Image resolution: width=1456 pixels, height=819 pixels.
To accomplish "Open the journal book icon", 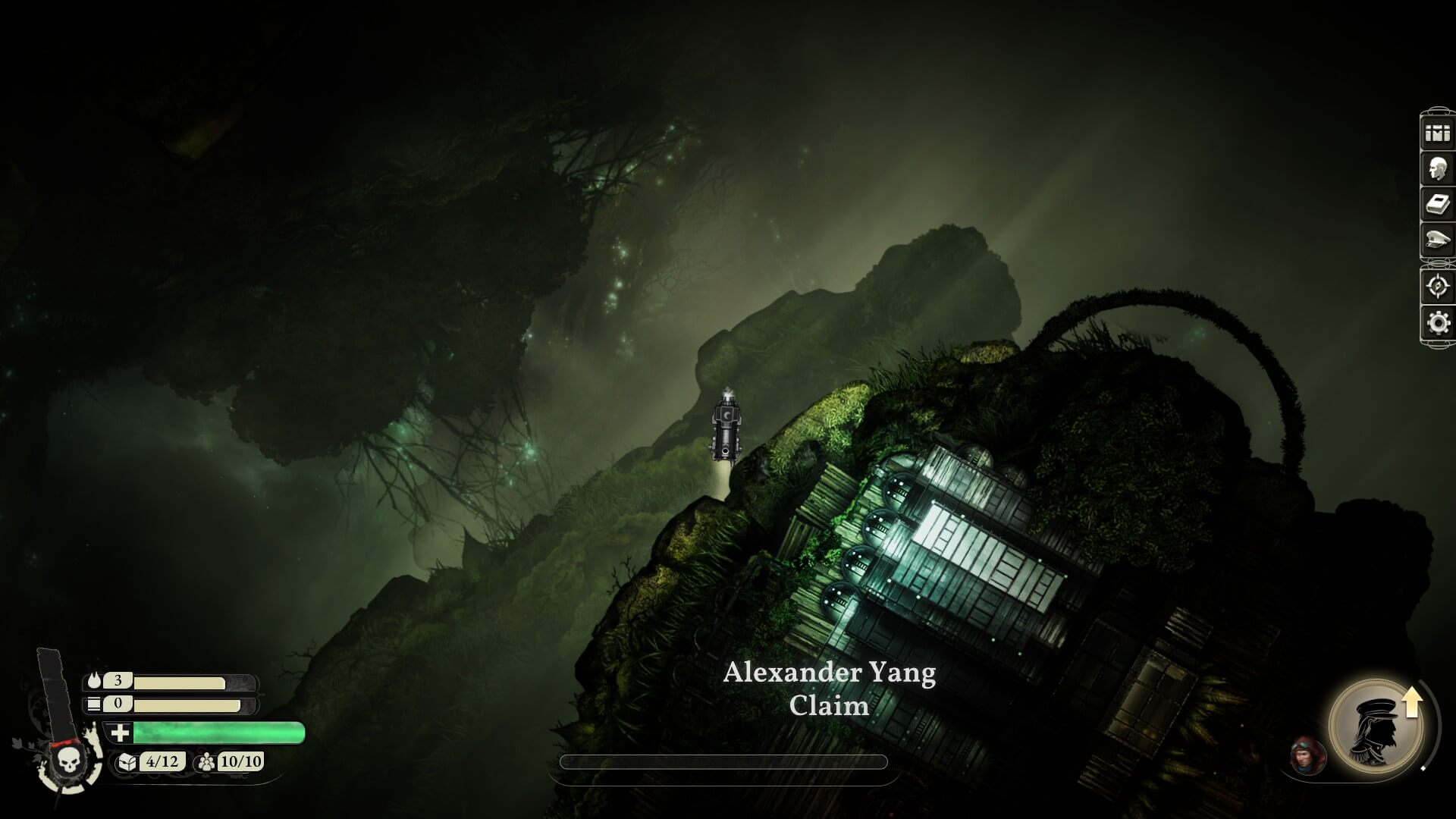I will coord(1437,205).
